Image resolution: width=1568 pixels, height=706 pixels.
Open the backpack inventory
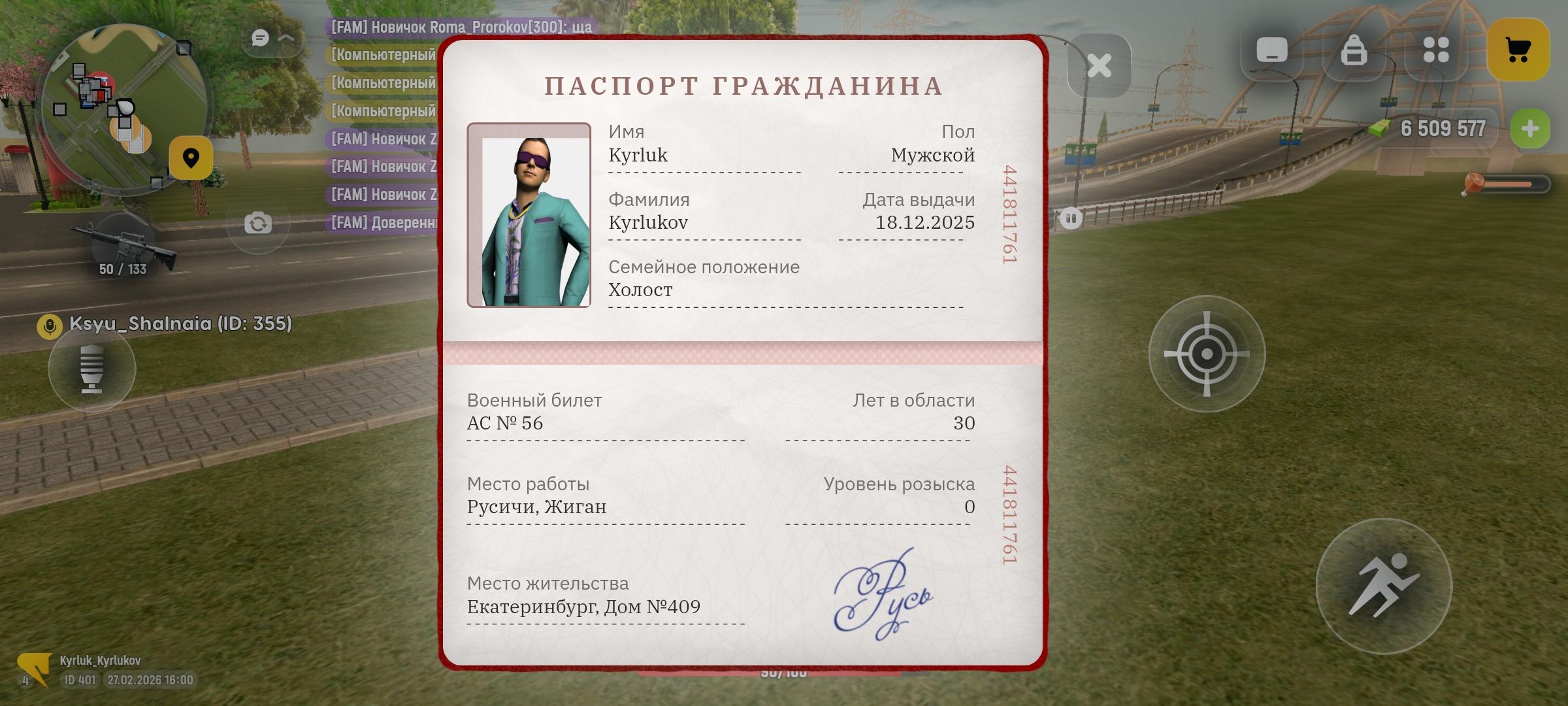coord(1354,50)
